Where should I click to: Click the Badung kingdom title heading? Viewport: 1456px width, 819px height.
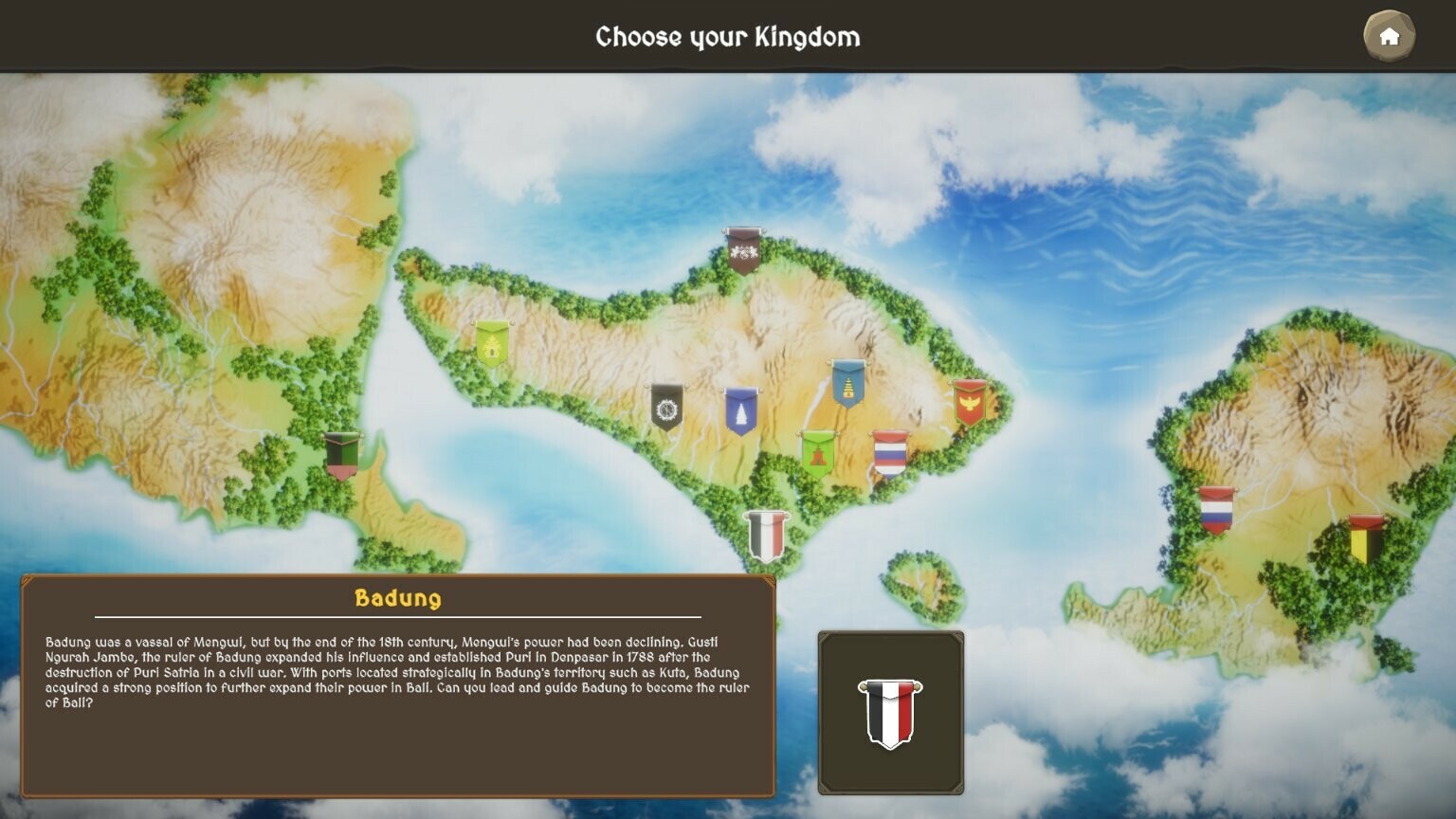click(399, 597)
